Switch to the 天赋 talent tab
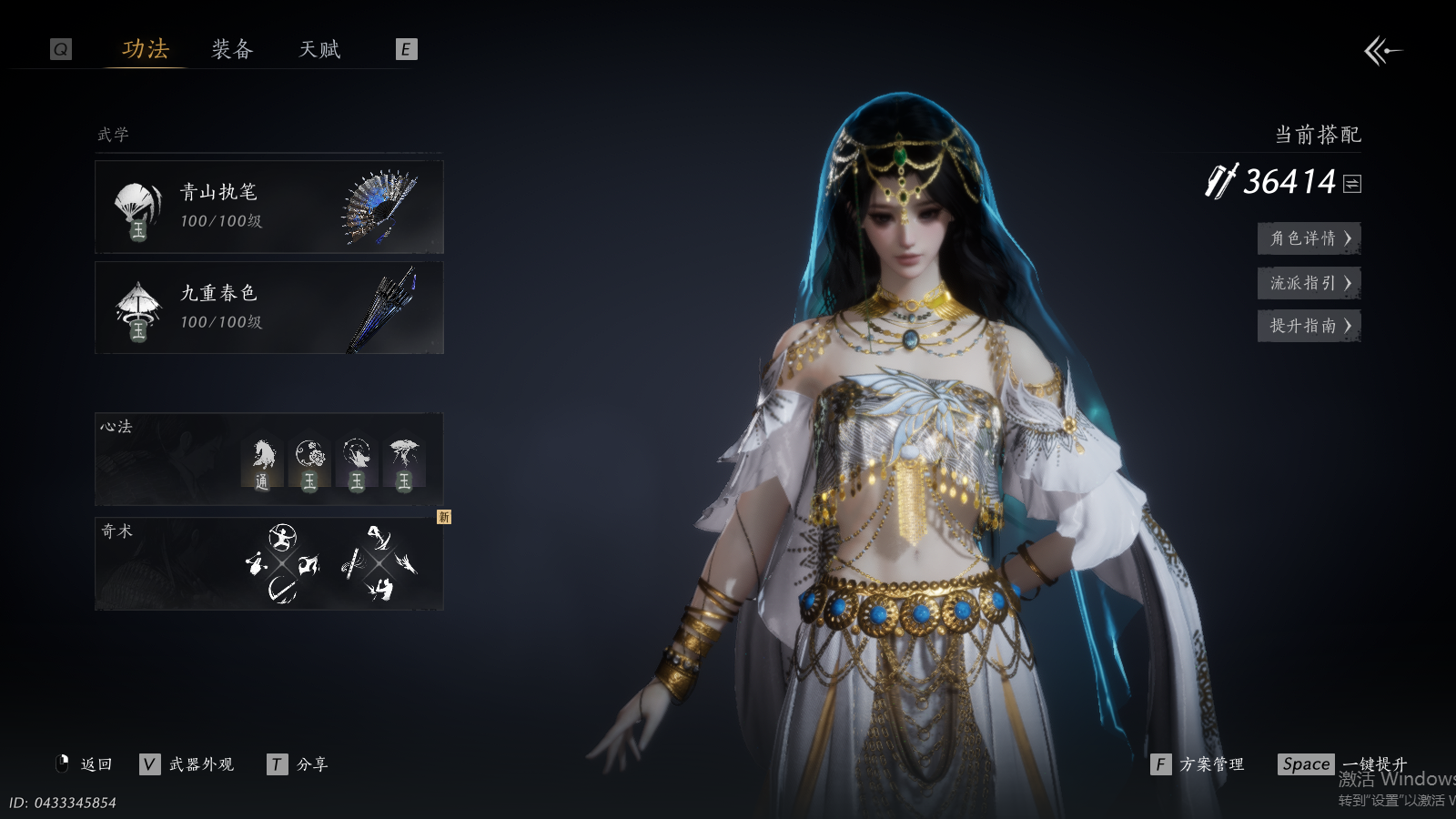The image size is (1456, 819). tap(319, 49)
